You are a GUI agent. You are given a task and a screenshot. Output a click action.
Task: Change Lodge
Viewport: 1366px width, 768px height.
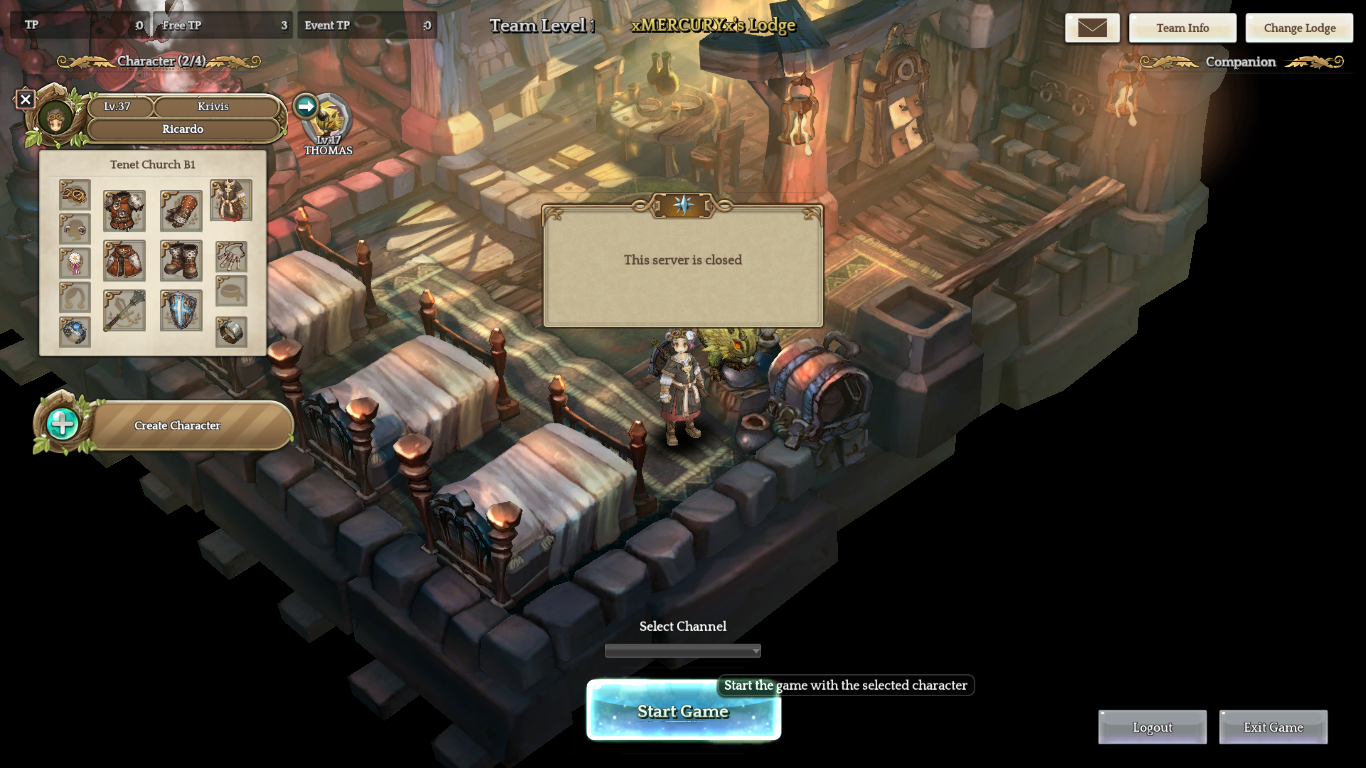tap(1299, 28)
